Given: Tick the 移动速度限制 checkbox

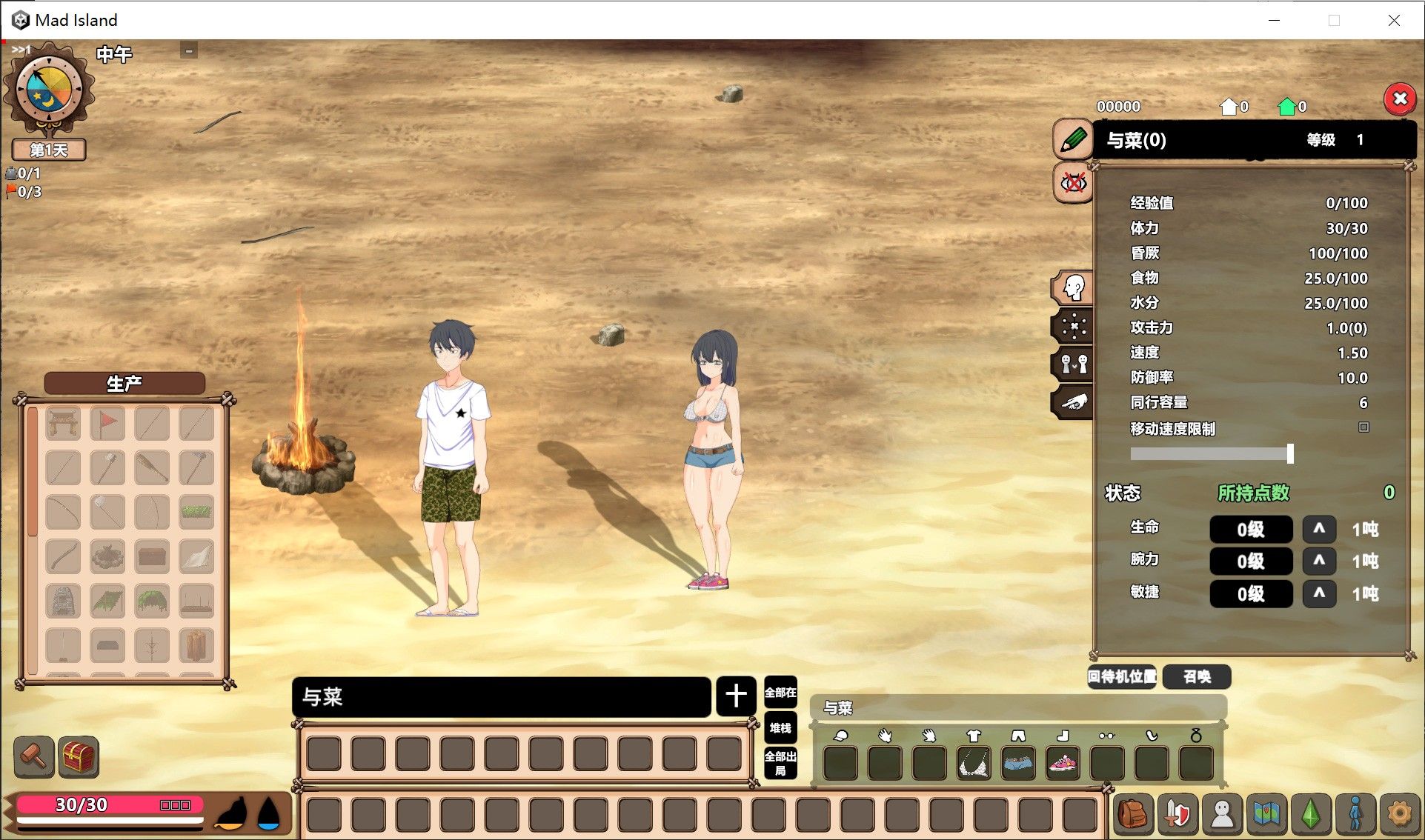Looking at the screenshot, I should coord(1363,427).
